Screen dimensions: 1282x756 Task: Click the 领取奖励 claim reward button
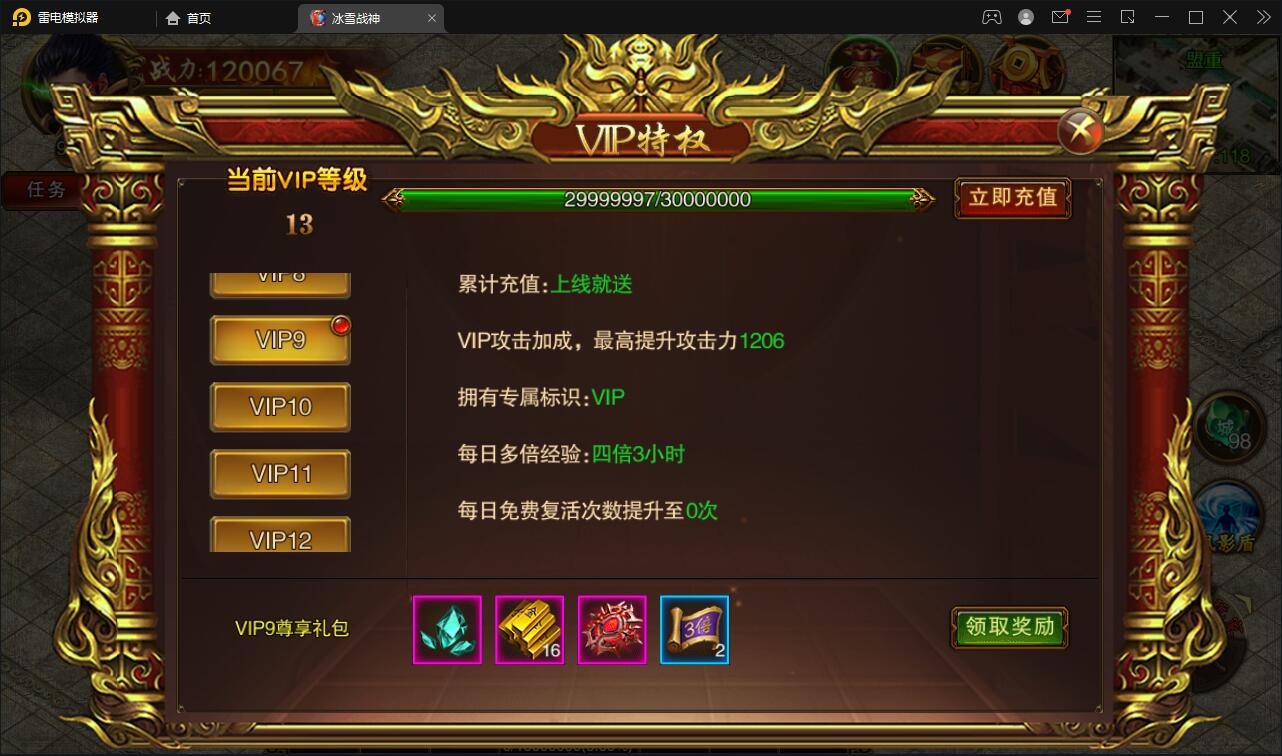pos(1009,628)
